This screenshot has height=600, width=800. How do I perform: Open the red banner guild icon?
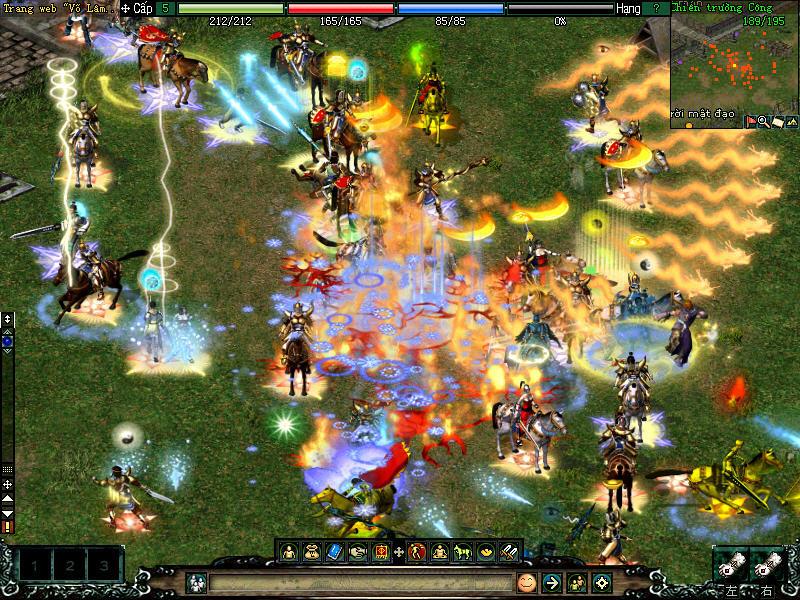pyautogui.click(x=380, y=551)
